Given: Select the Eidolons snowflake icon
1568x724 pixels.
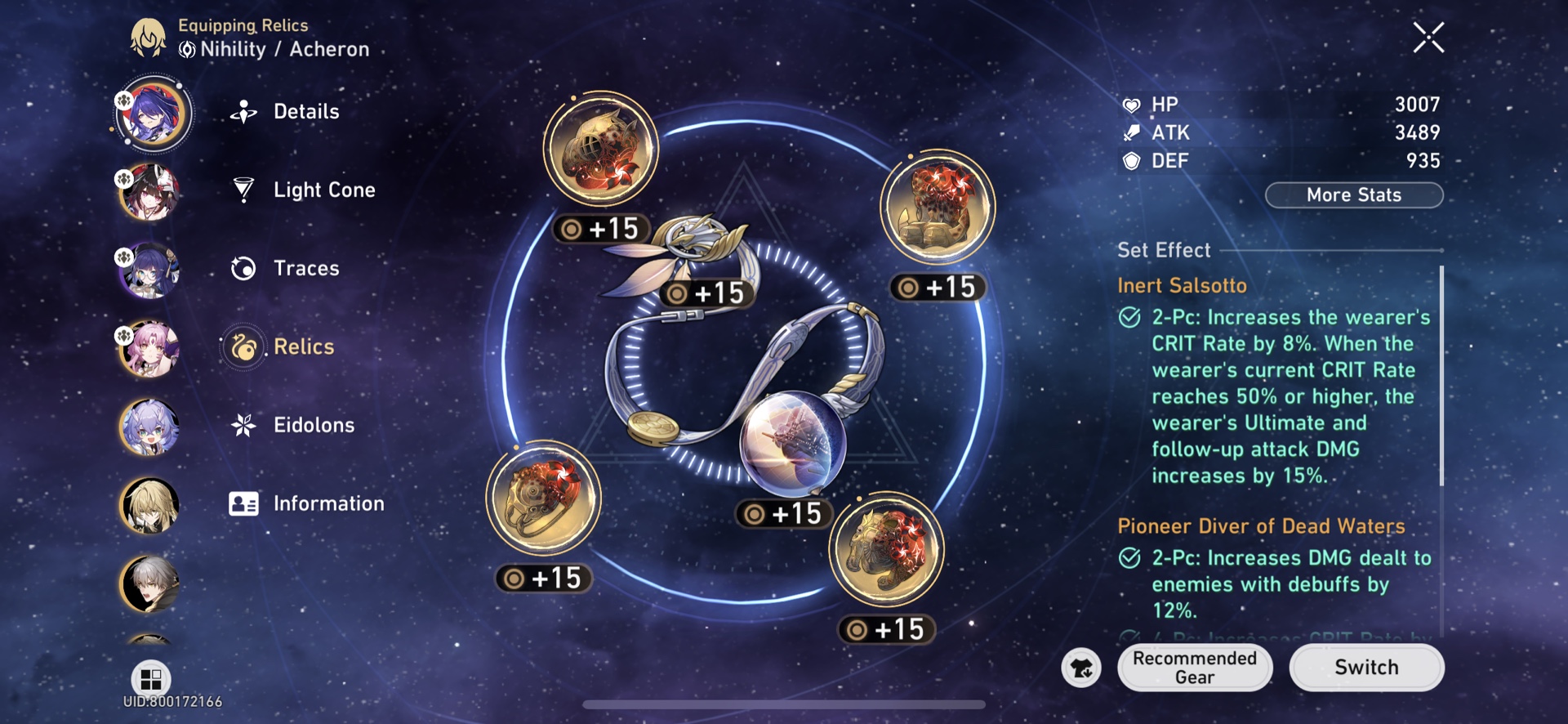Looking at the screenshot, I should pos(243,425).
